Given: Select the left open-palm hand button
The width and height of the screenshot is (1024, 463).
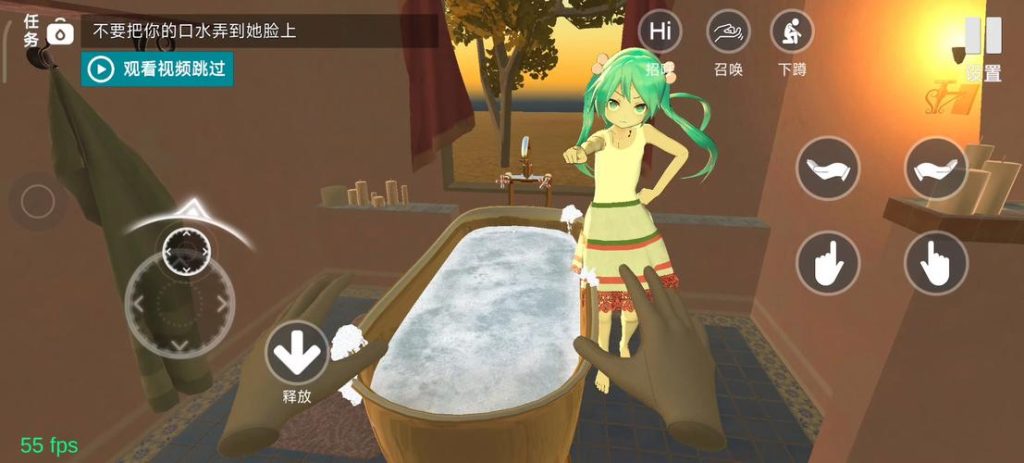Looking at the screenshot, I should 827,168.
